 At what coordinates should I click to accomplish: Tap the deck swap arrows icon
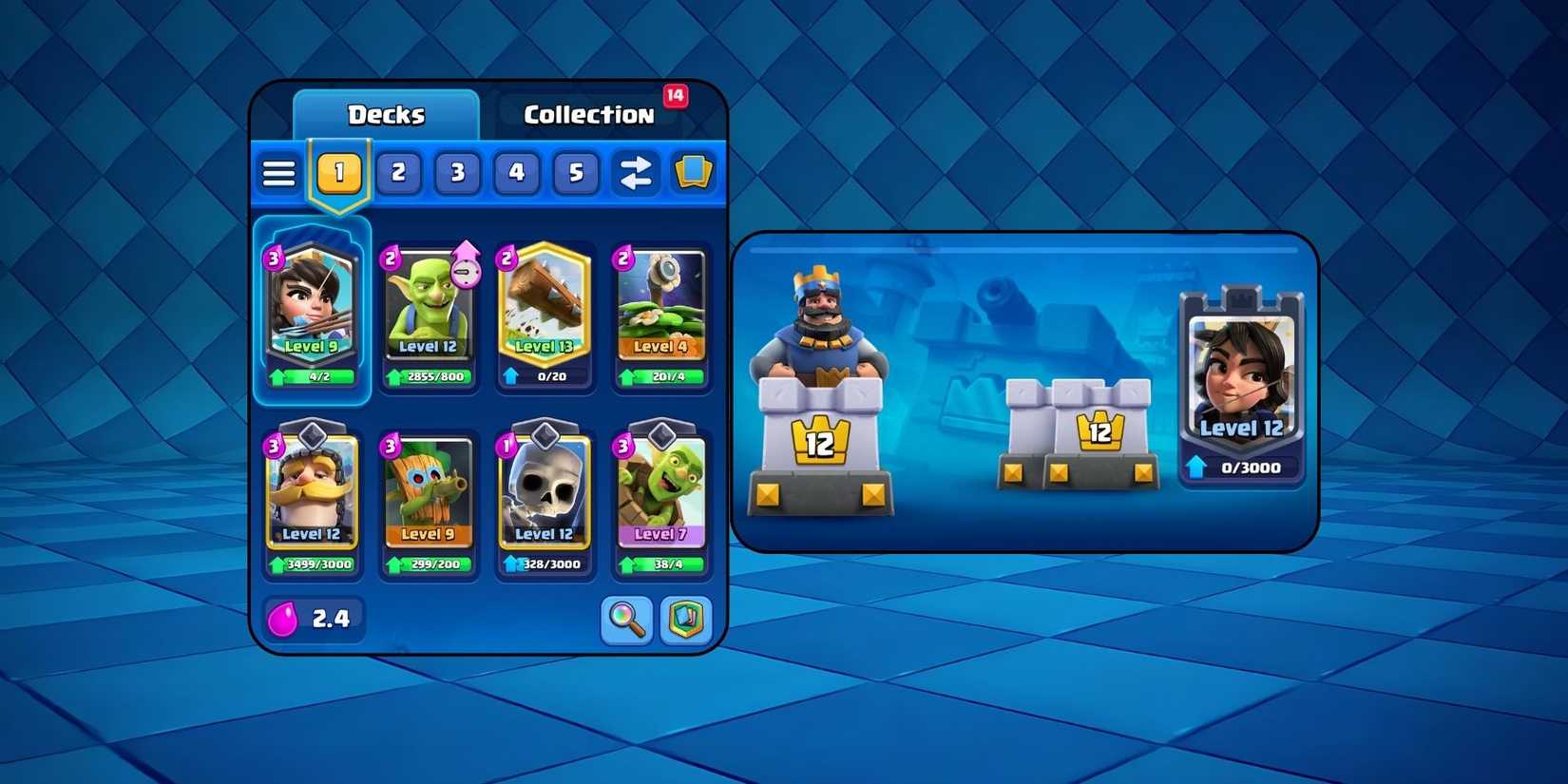[635, 173]
